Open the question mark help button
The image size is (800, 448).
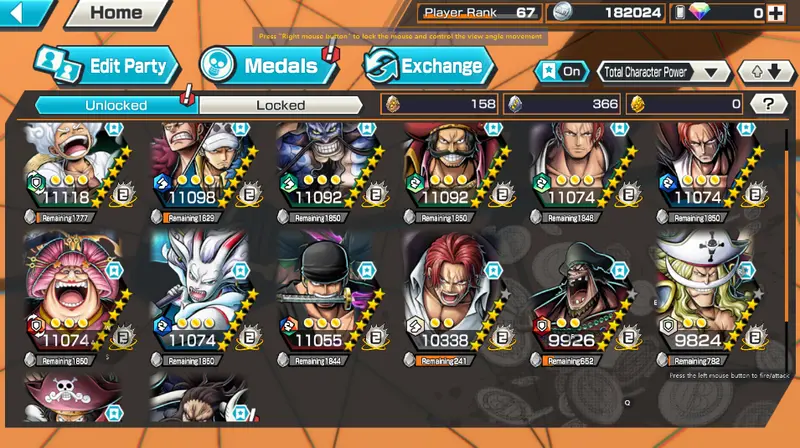(x=768, y=104)
